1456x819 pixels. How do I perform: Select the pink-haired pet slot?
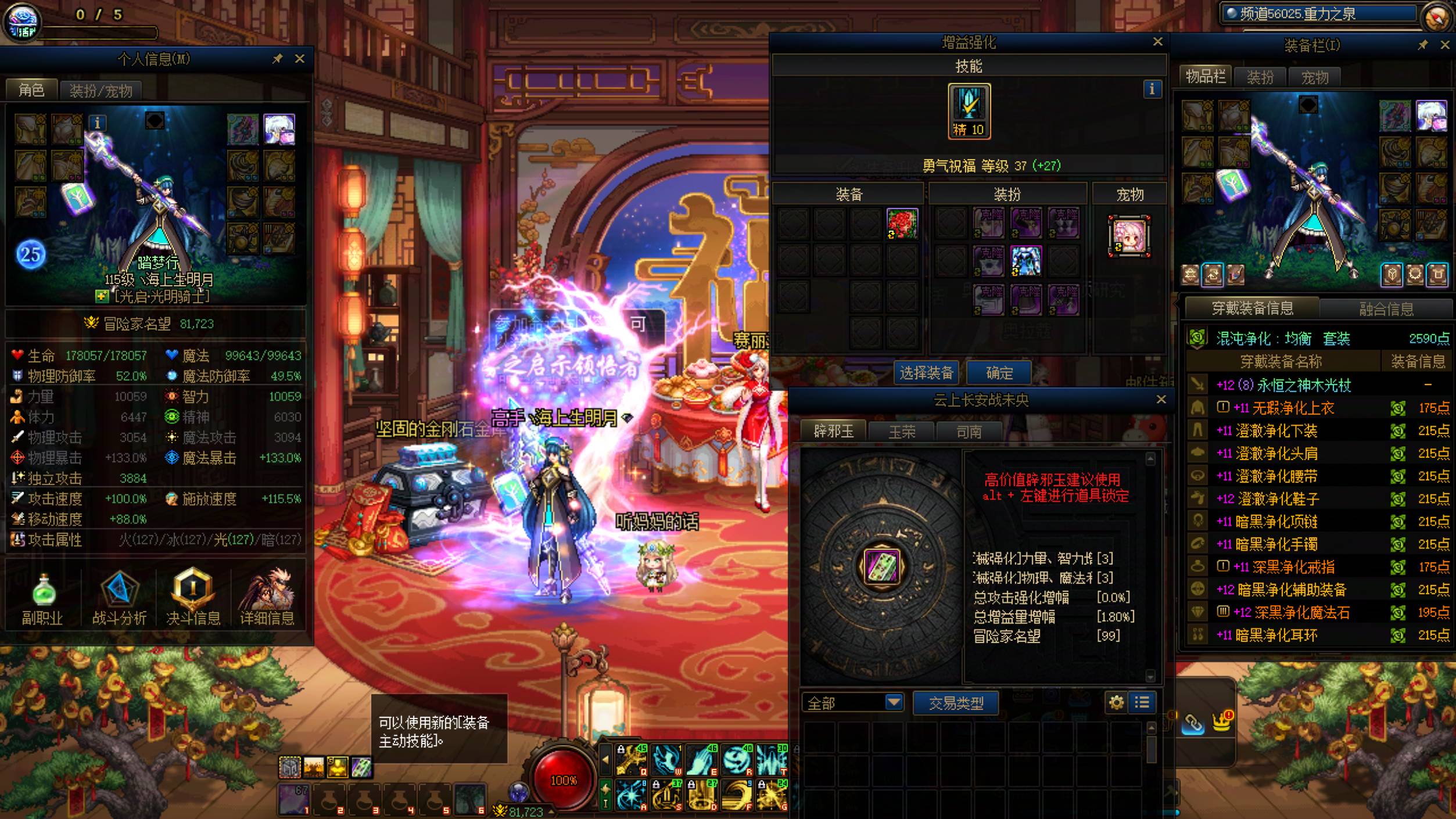point(1129,236)
